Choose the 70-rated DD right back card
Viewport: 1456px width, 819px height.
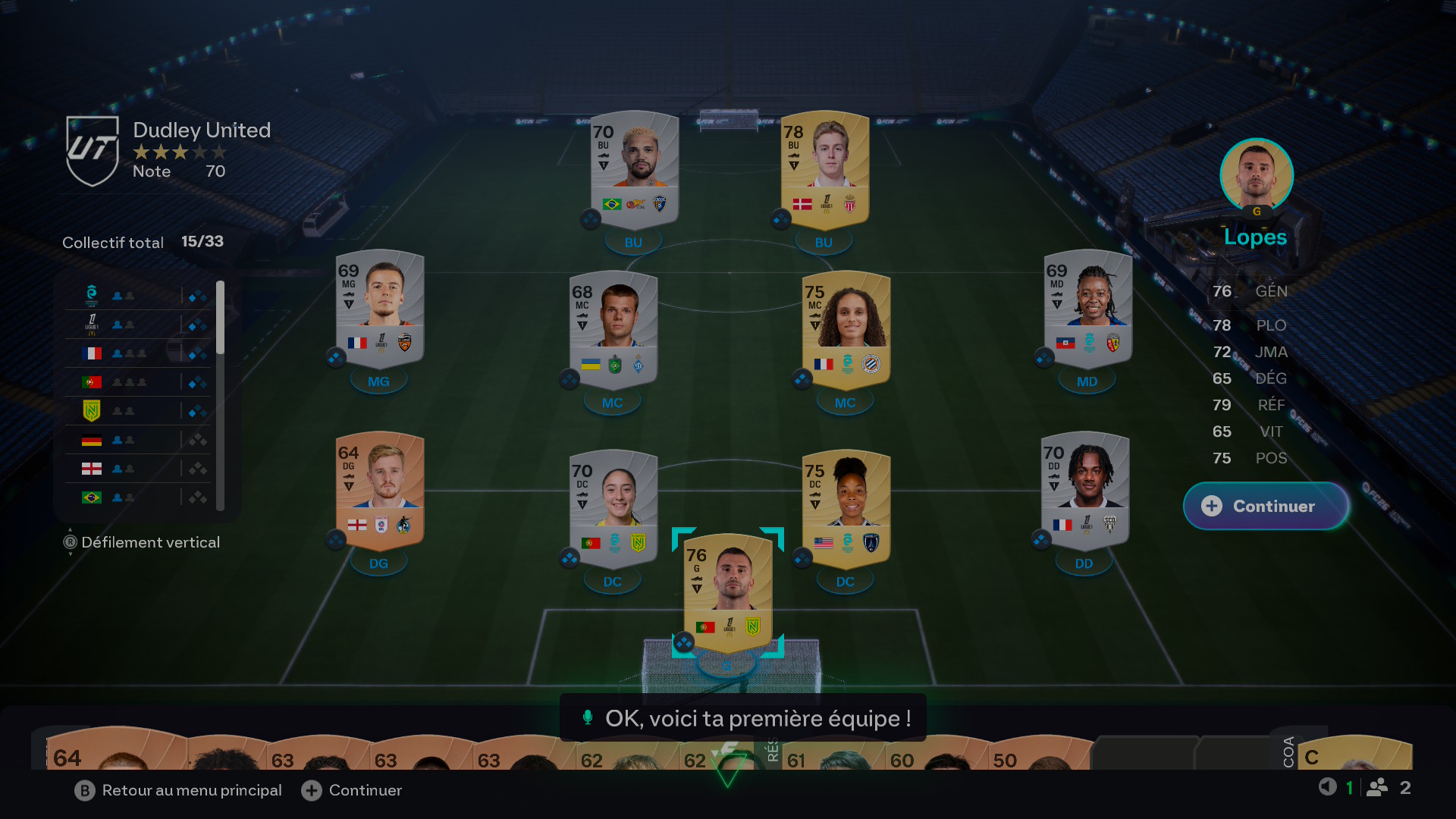point(1084,491)
